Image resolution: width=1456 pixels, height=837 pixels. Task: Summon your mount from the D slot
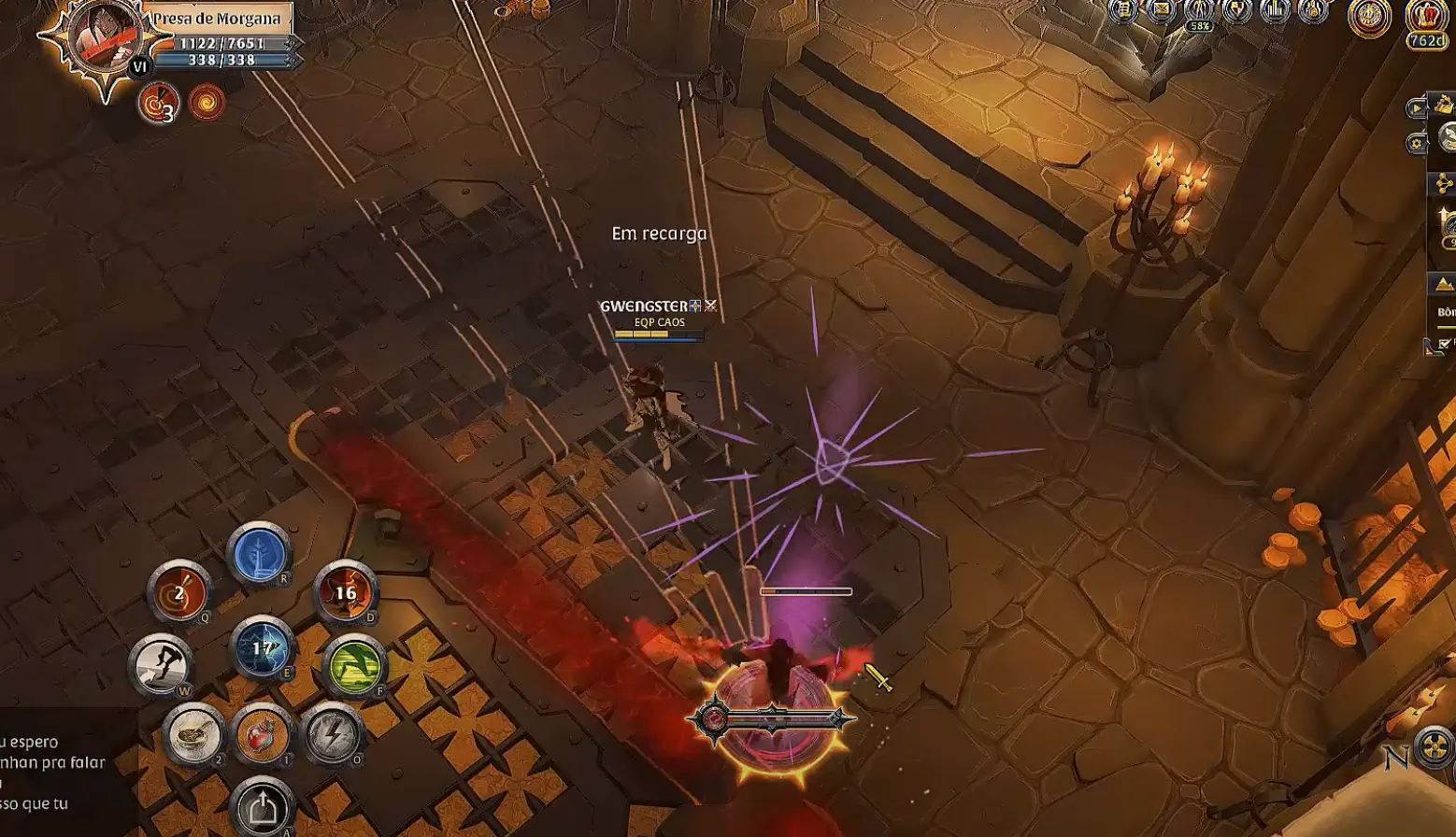coord(346,592)
